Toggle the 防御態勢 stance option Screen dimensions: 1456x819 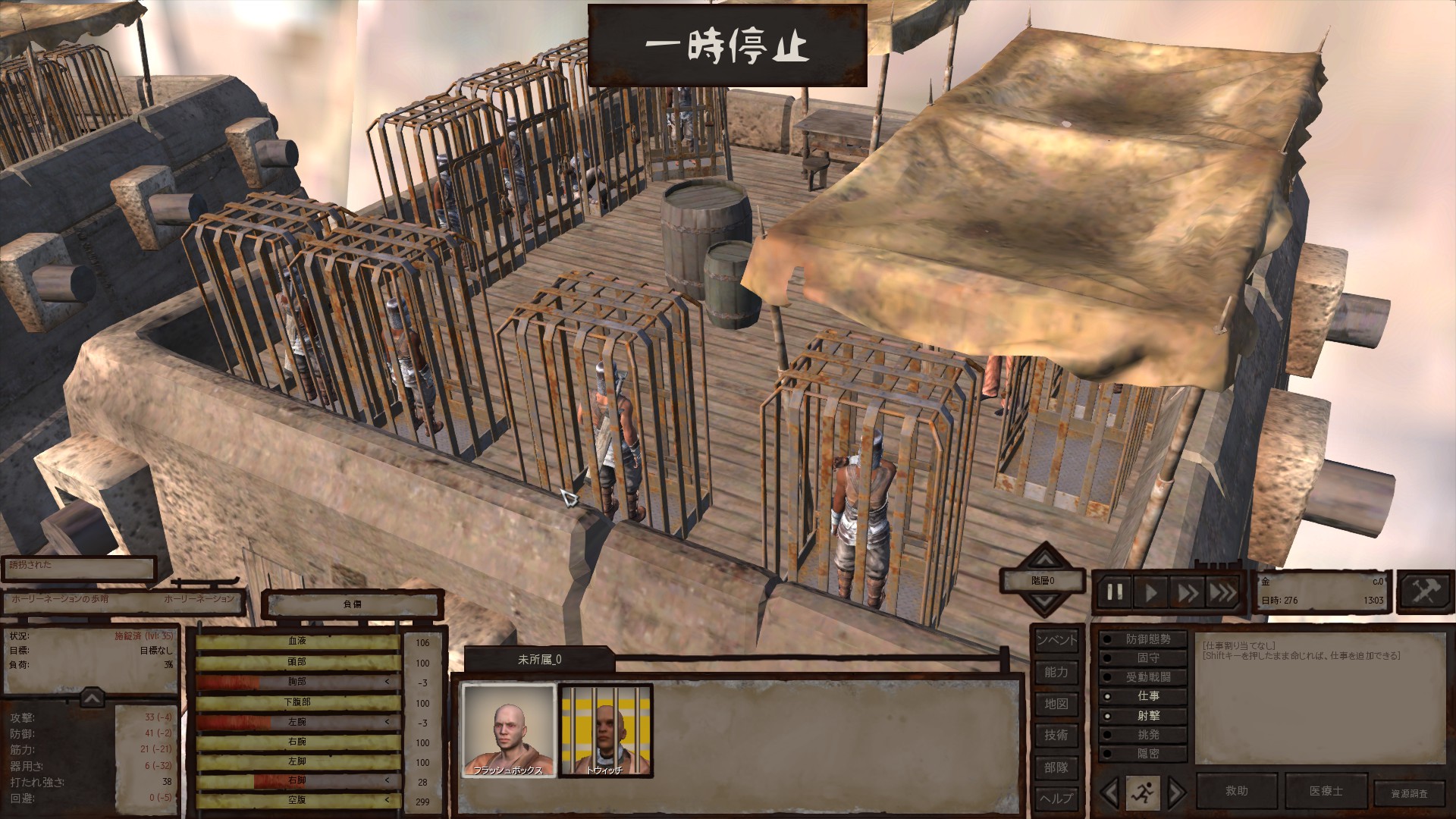click(x=1145, y=639)
